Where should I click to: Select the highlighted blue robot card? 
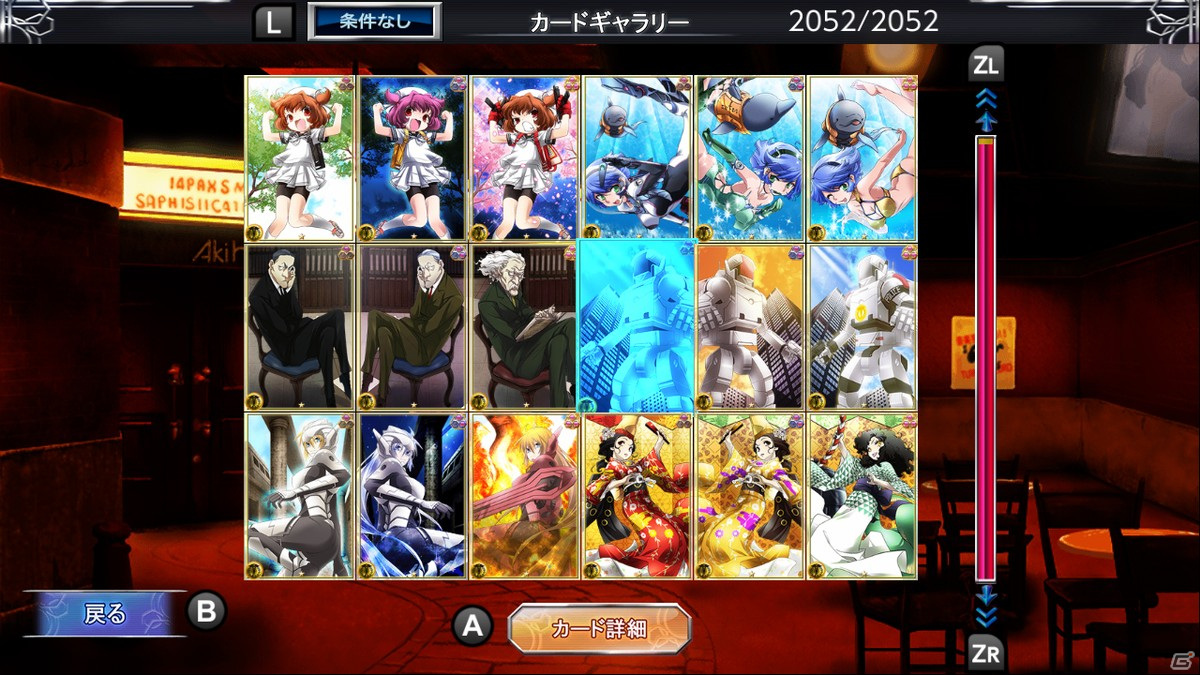[637, 326]
